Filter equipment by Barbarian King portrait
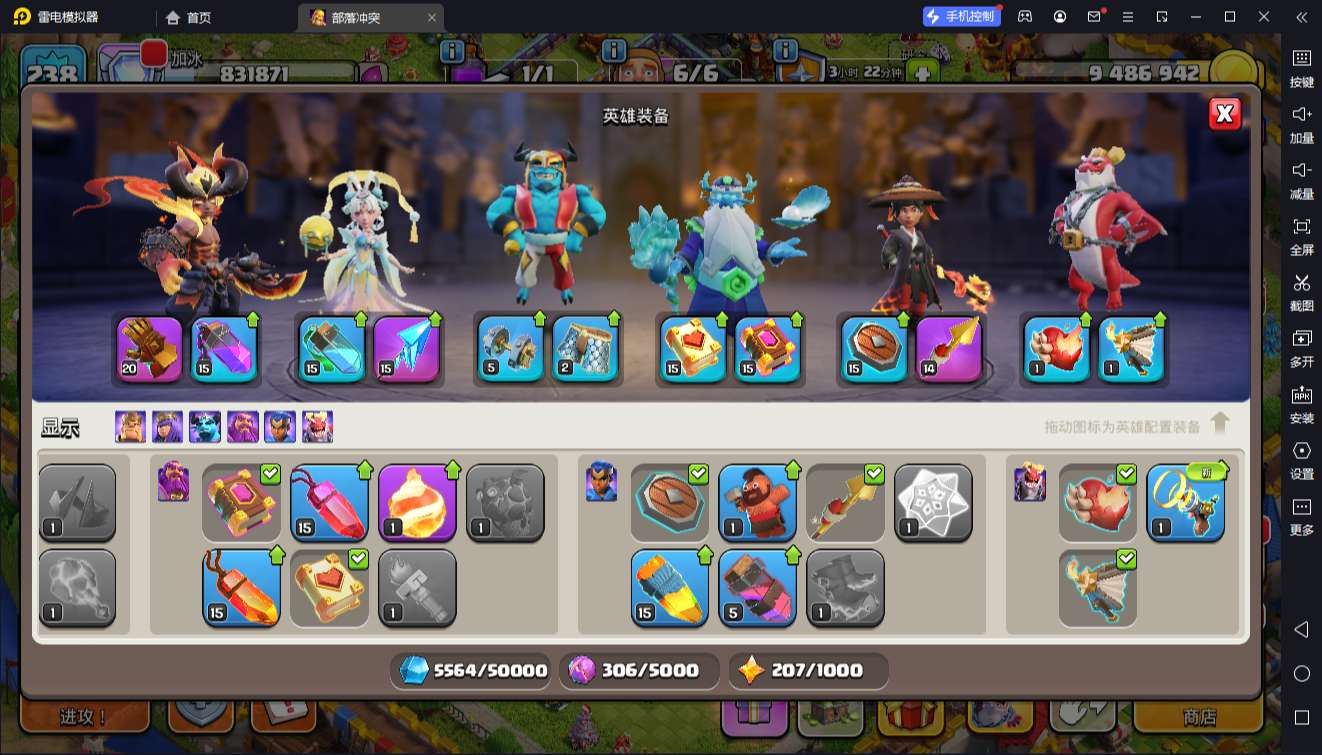The height and width of the screenshot is (755, 1322). point(130,427)
